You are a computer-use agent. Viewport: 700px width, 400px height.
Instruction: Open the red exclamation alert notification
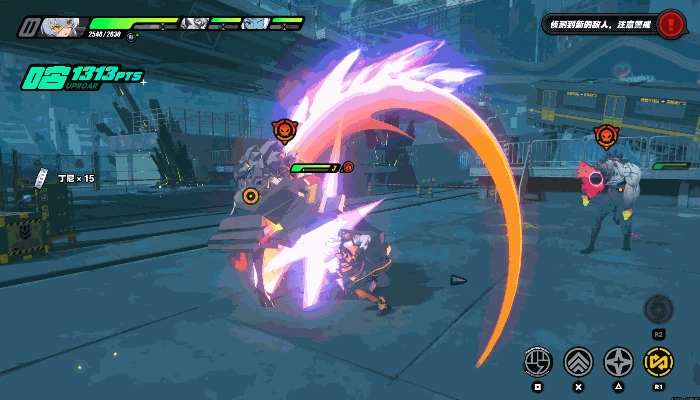pos(669,24)
